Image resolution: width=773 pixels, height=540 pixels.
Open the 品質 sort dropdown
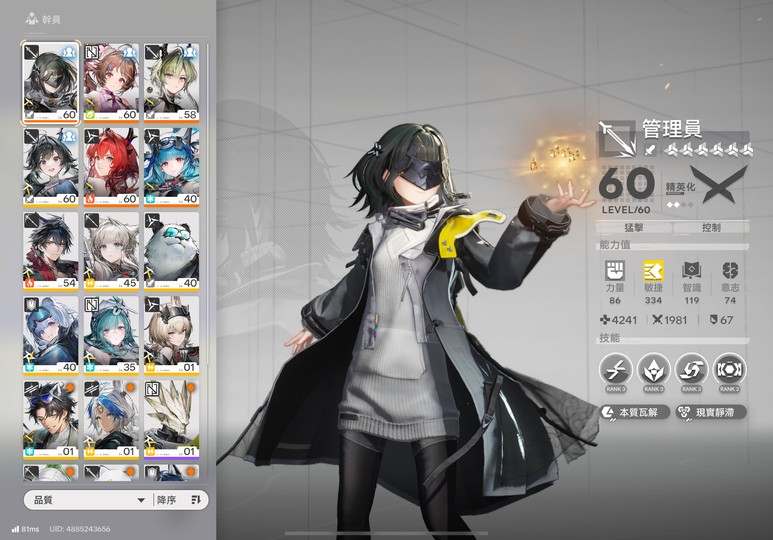coord(86,499)
